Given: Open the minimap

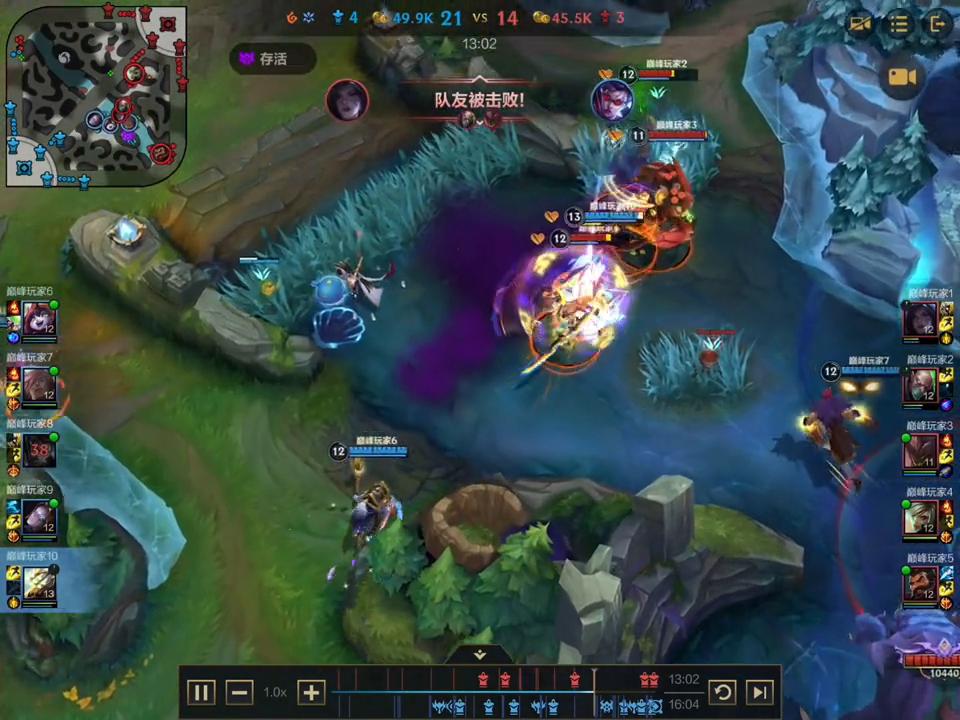Looking at the screenshot, I should [x=96, y=96].
